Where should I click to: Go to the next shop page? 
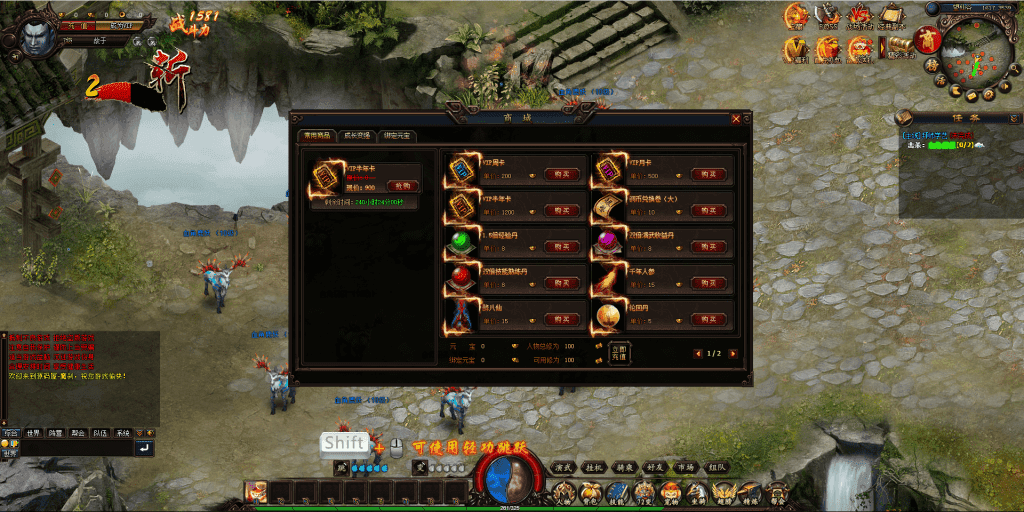733,353
